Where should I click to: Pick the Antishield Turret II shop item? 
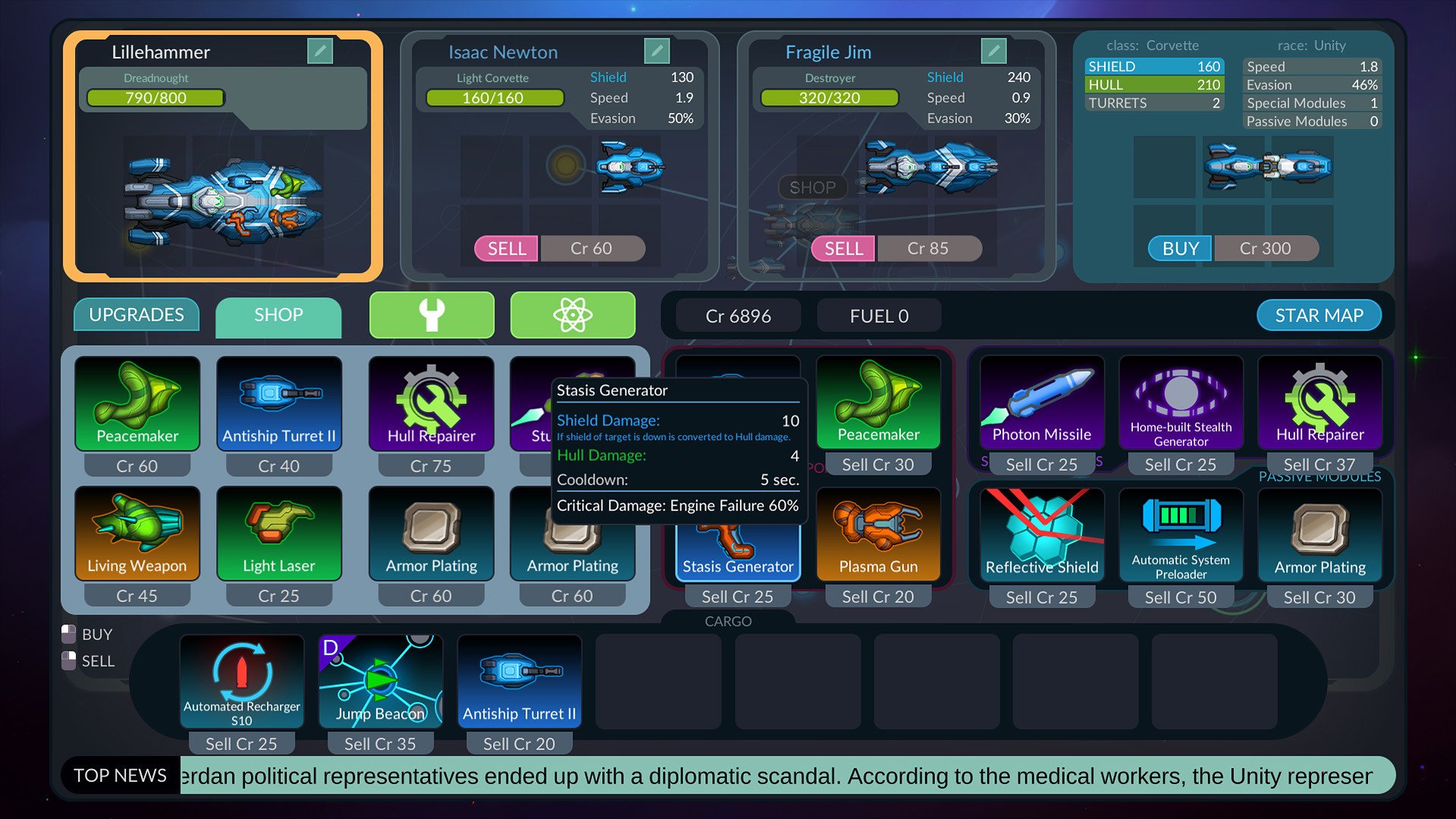(x=278, y=403)
